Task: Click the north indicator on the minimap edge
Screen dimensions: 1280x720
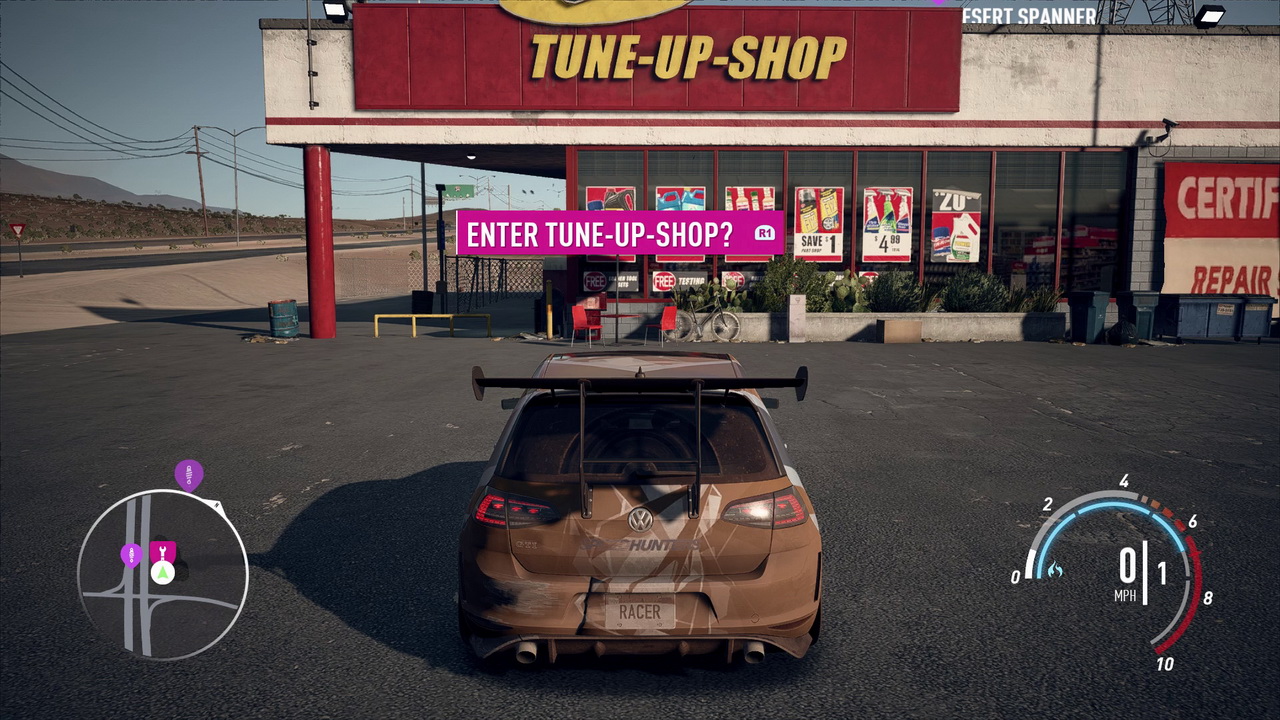Action: pos(215,504)
